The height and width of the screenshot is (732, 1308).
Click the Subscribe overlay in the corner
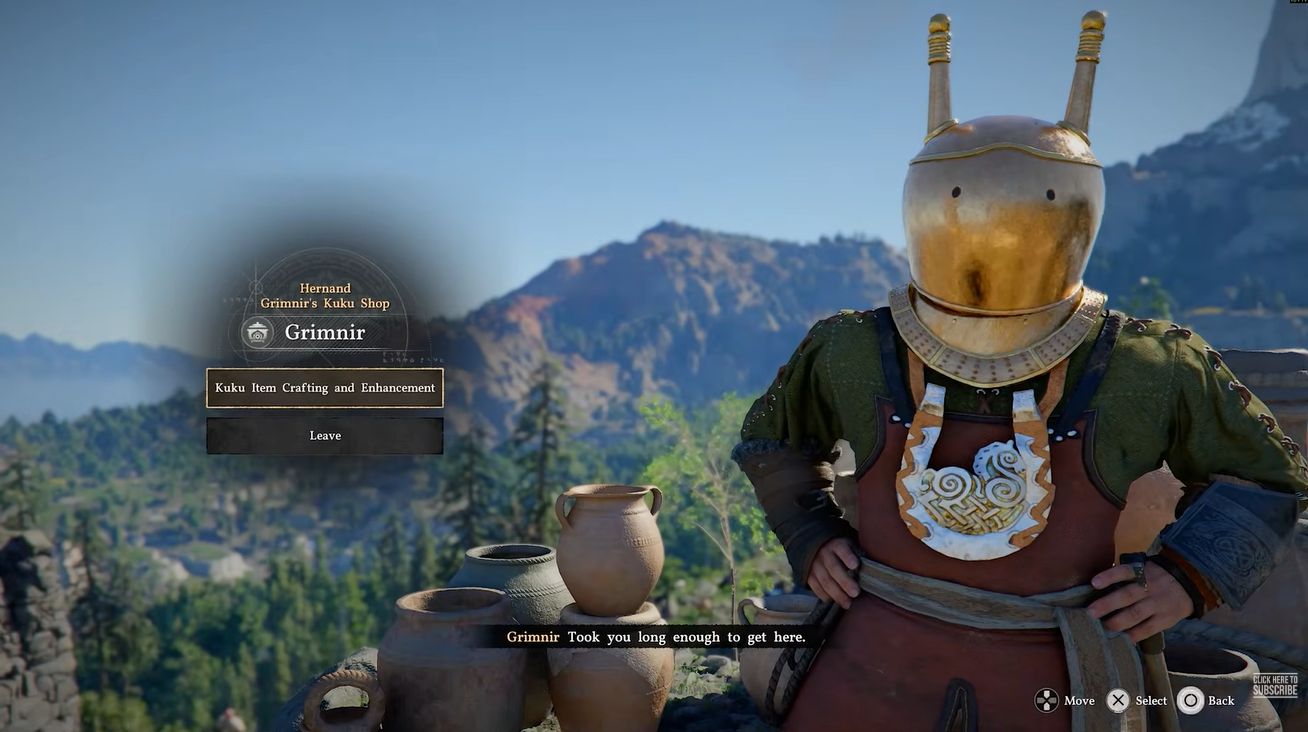pyautogui.click(x=1275, y=686)
